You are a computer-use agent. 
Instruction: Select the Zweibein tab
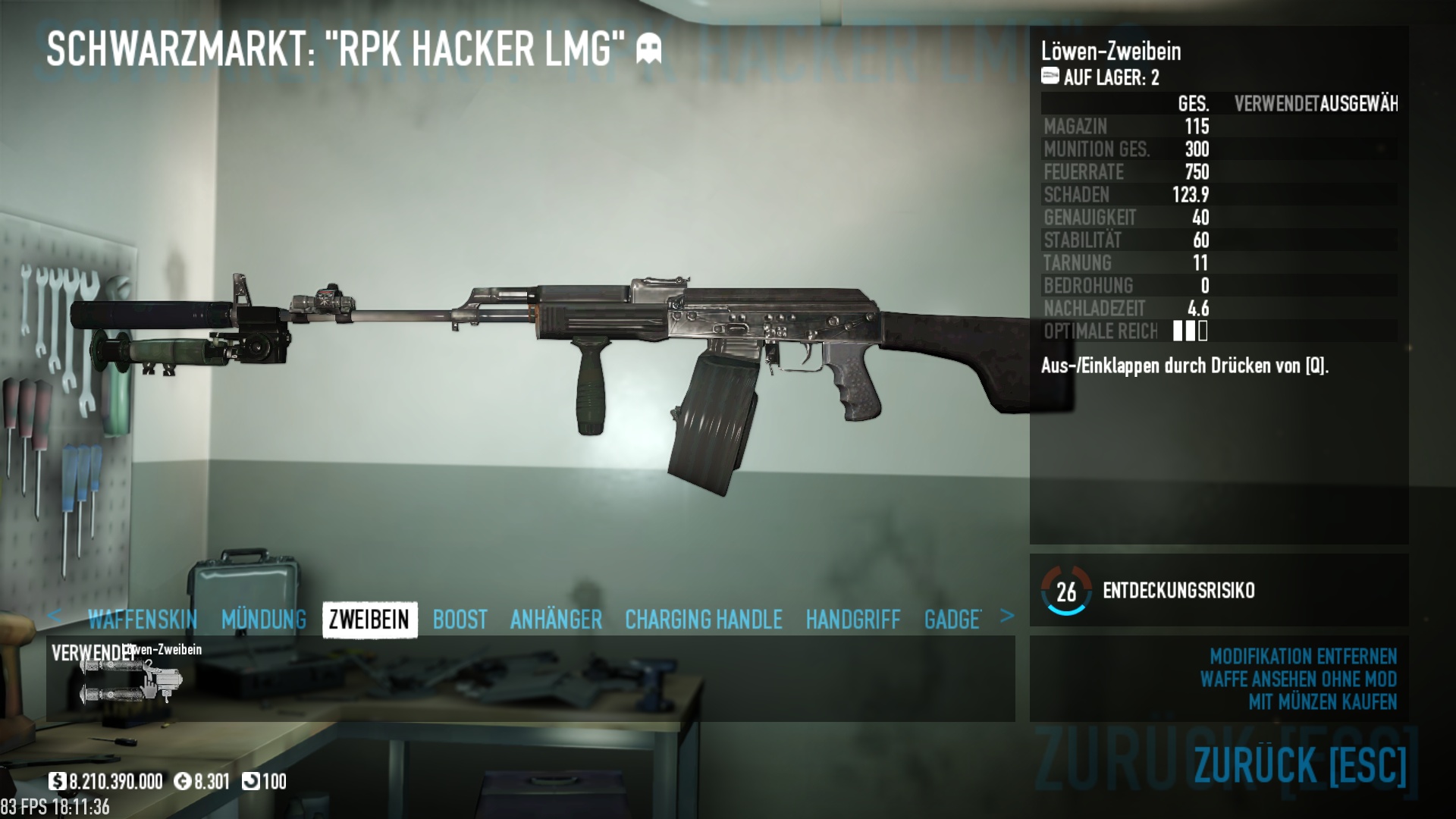(369, 620)
